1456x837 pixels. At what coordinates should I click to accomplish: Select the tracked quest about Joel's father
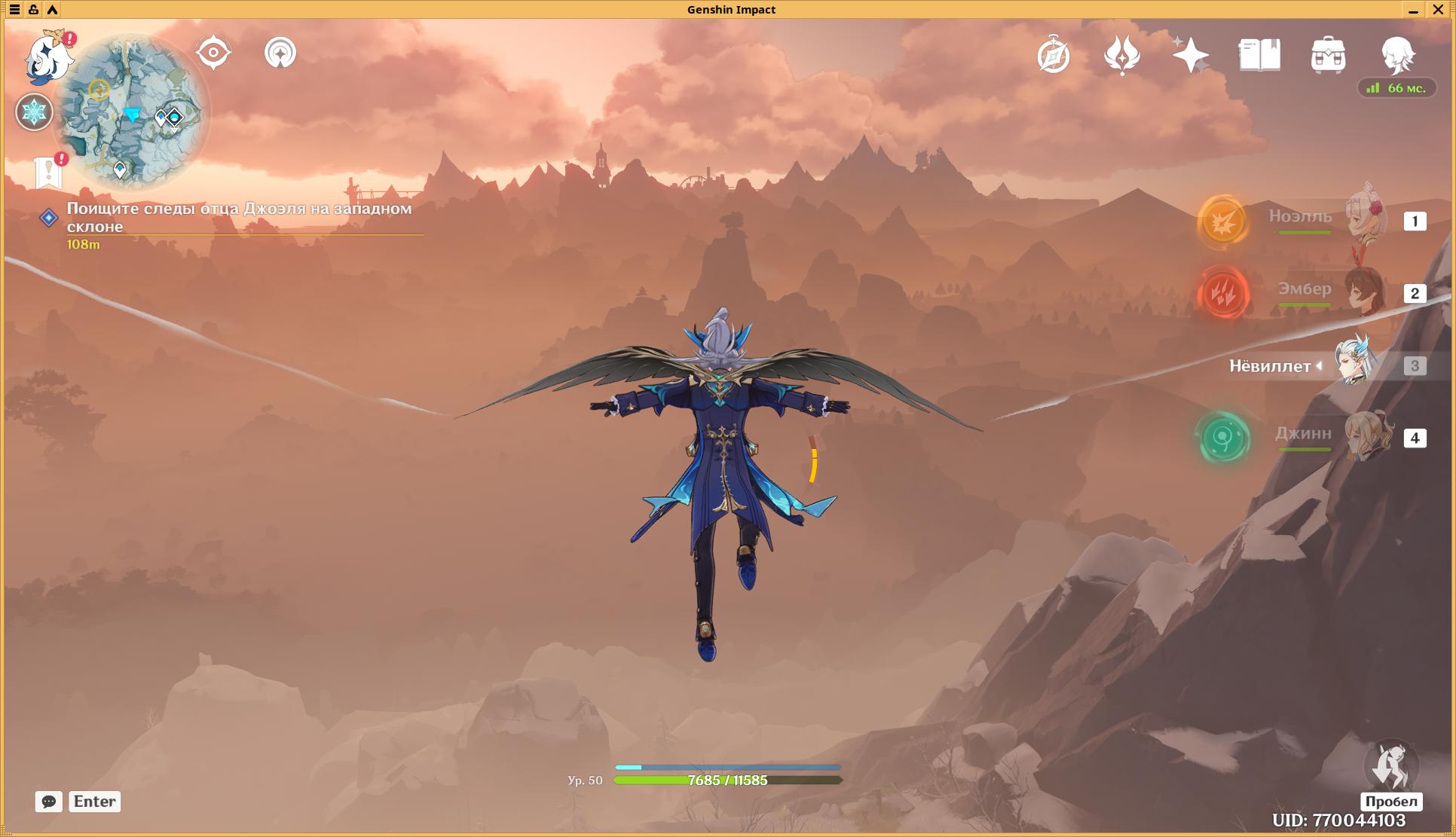tap(239, 217)
